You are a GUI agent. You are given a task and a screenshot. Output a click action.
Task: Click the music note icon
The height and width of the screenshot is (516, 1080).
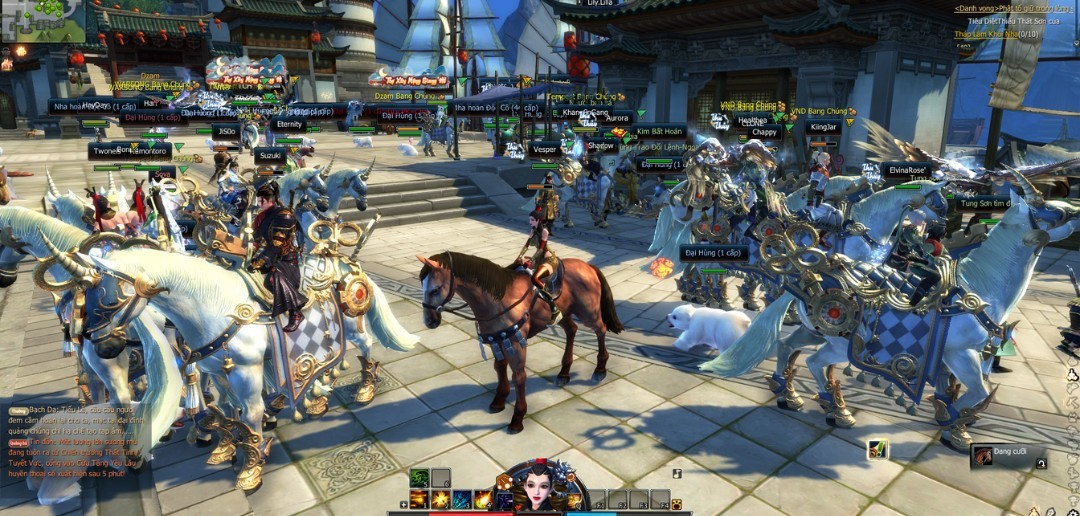677,474
